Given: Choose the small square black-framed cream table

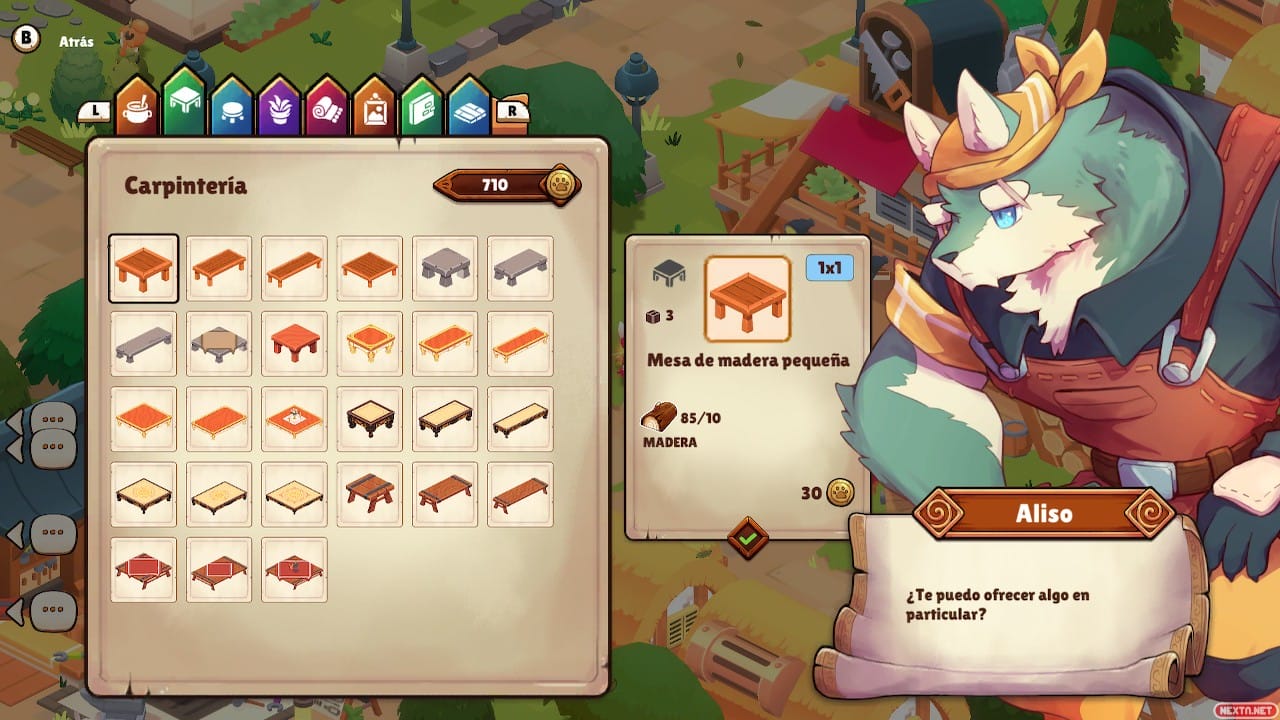Looking at the screenshot, I should pos(370,419).
